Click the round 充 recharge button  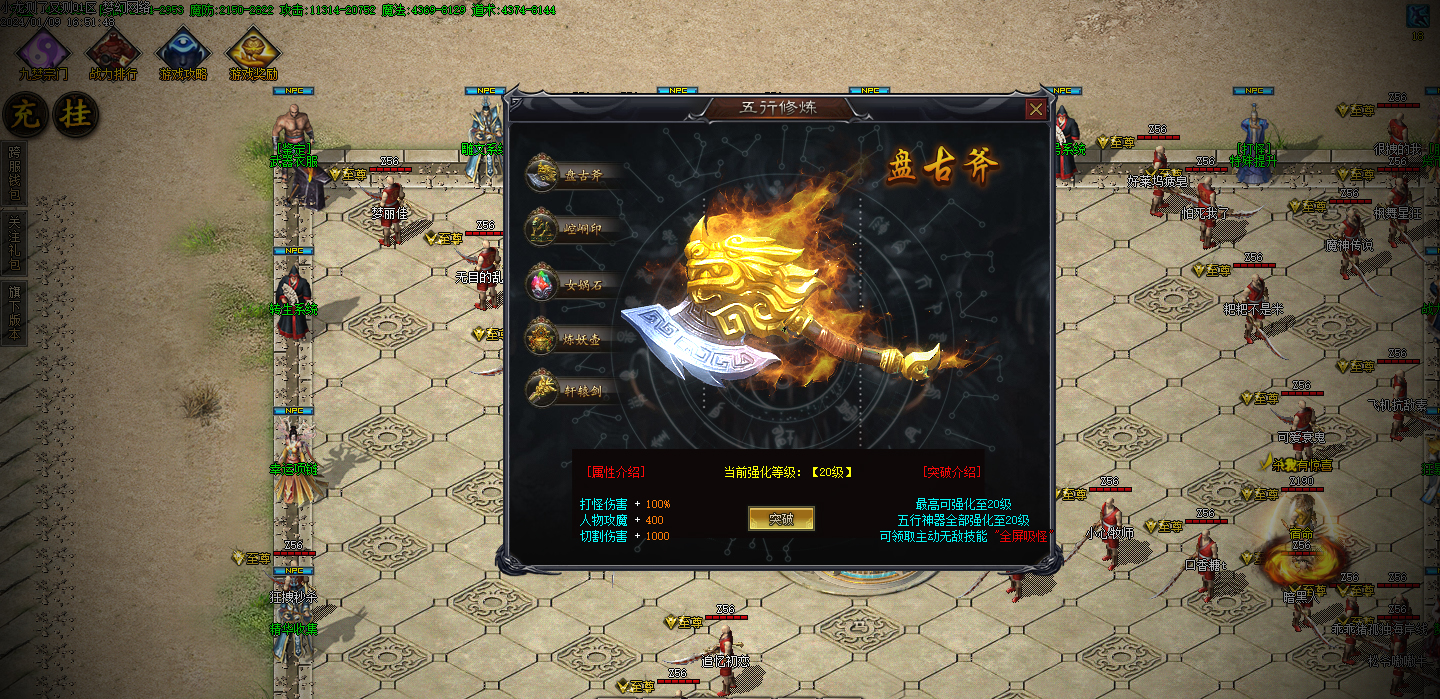[x=23, y=115]
